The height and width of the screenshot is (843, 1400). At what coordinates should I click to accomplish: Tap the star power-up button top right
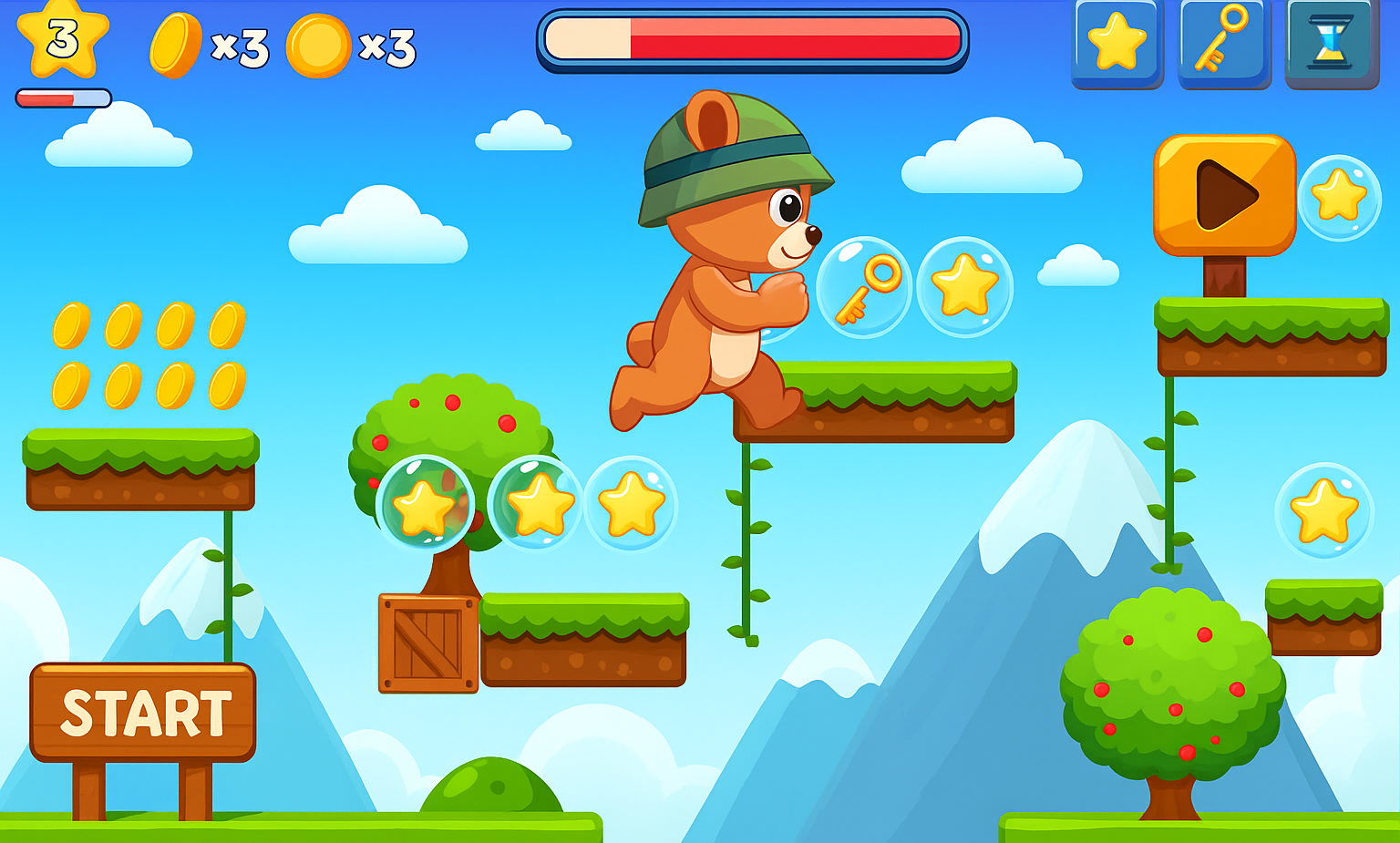(x=1116, y=43)
